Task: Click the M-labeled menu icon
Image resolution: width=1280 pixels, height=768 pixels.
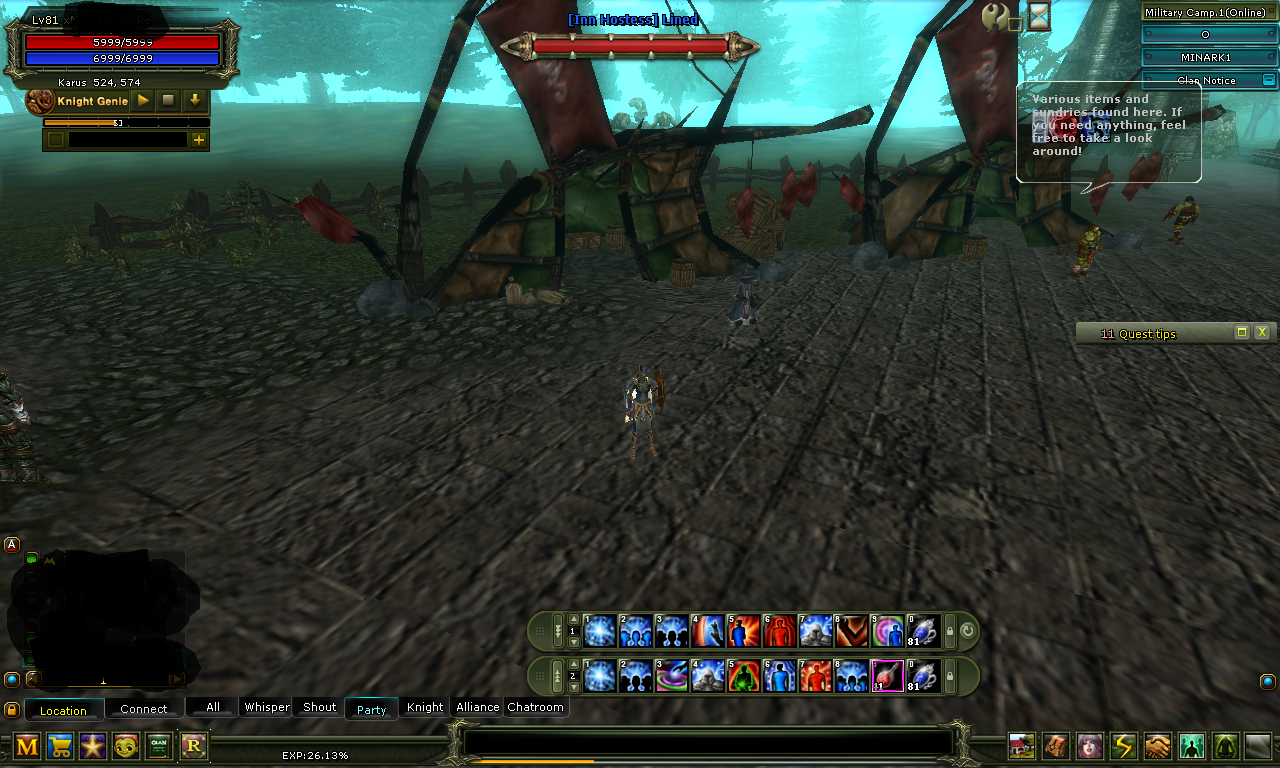Action: pyautogui.click(x=27, y=746)
